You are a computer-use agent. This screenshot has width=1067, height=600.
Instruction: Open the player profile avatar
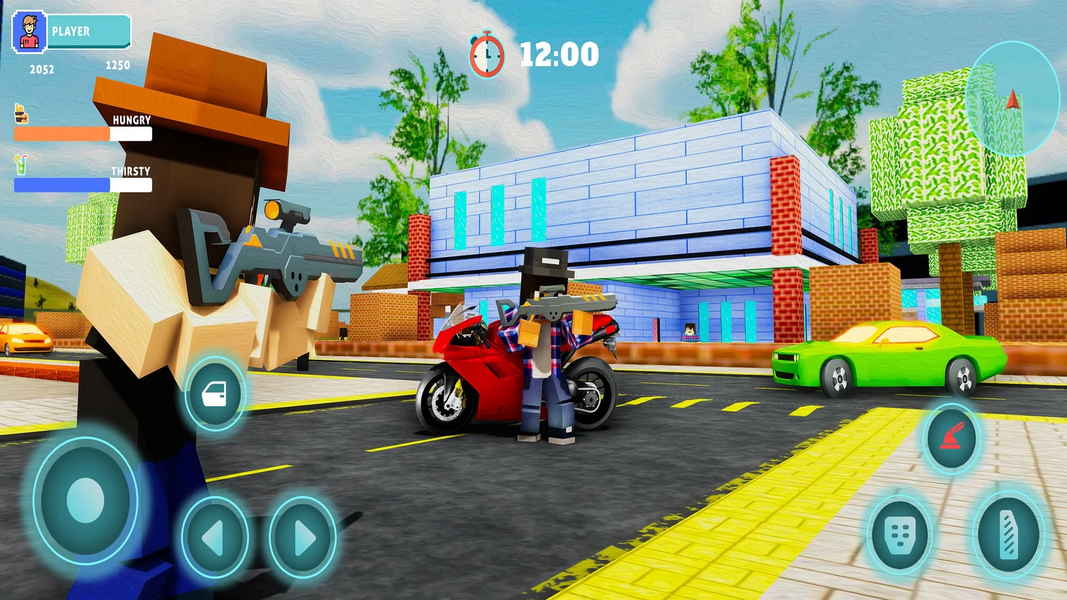[x=29, y=31]
